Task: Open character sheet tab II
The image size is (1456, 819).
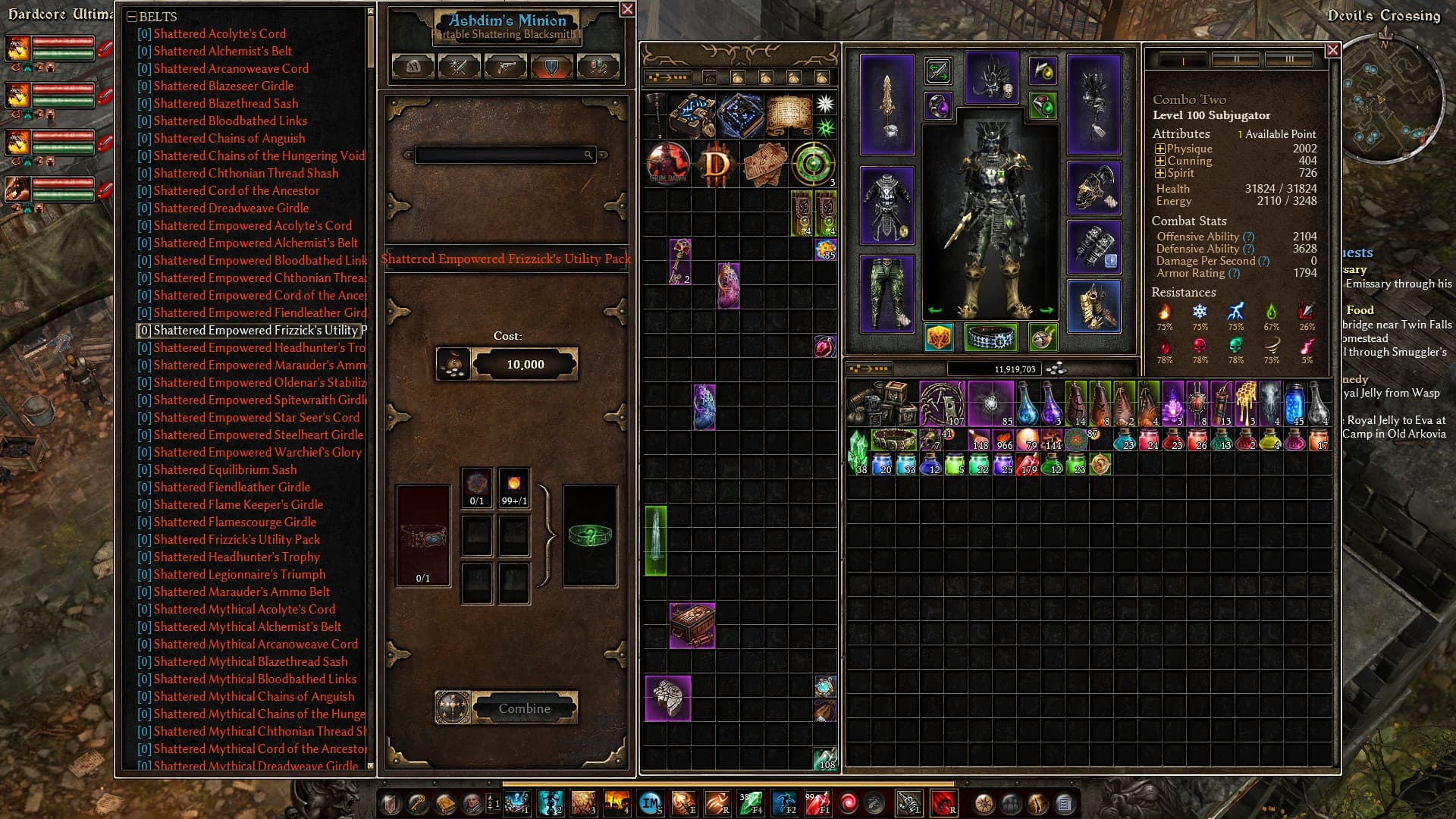Action: coord(1235,59)
